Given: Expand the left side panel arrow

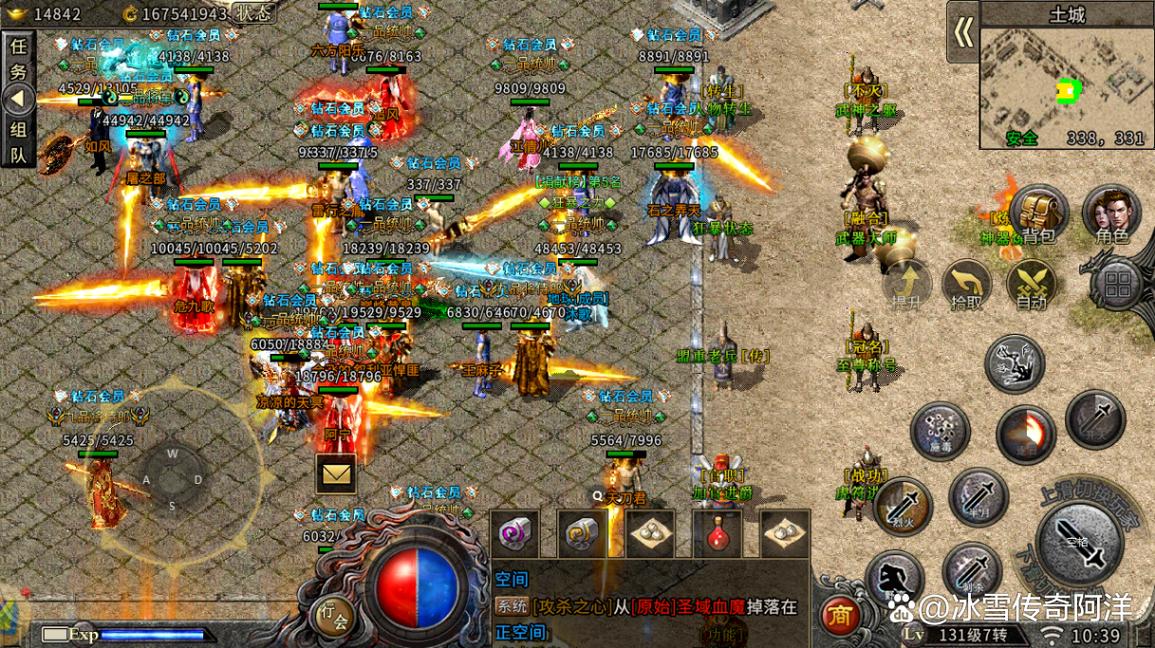Looking at the screenshot, I should 18,99.
